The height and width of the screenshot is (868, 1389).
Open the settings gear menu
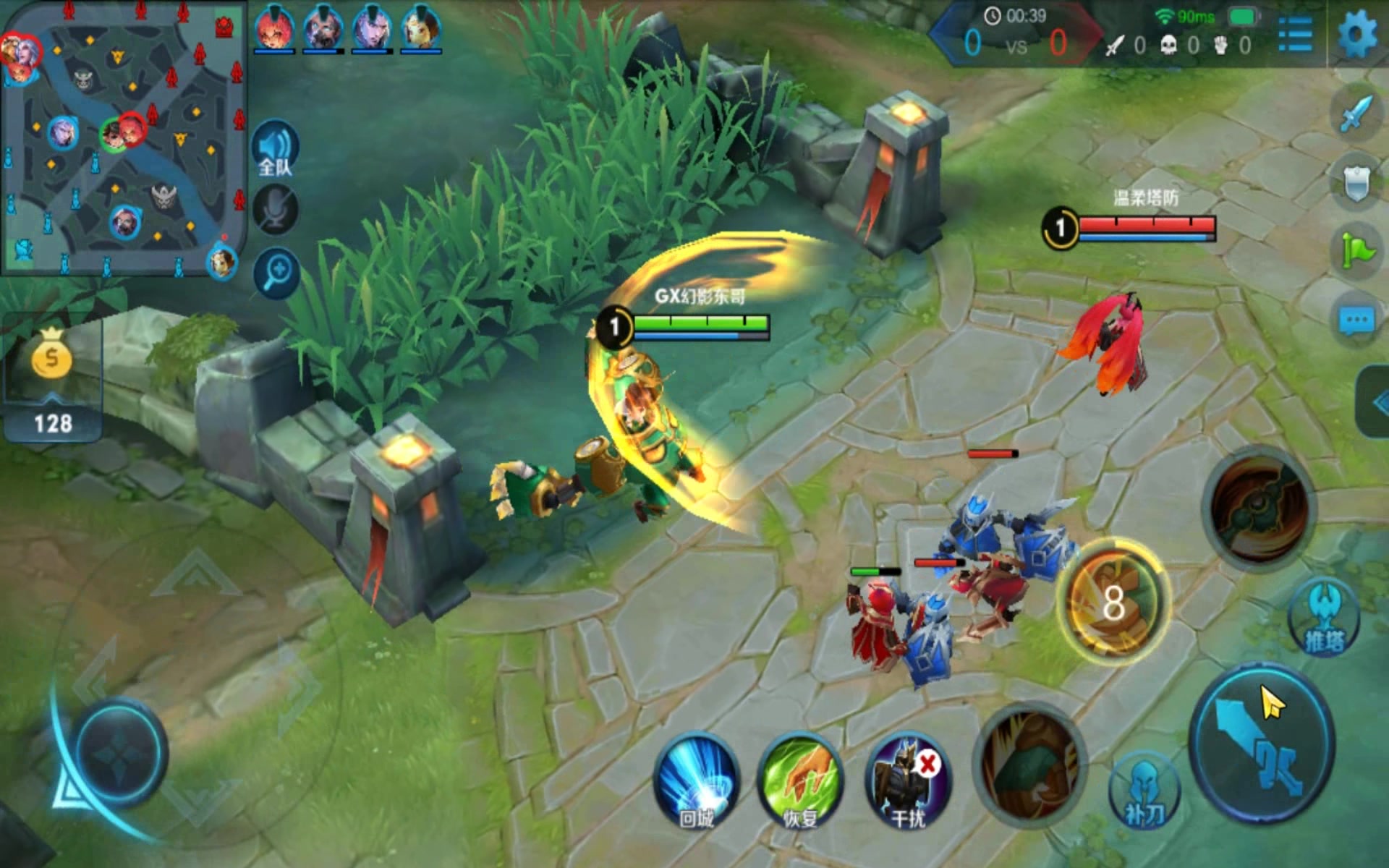(1356, 34)
